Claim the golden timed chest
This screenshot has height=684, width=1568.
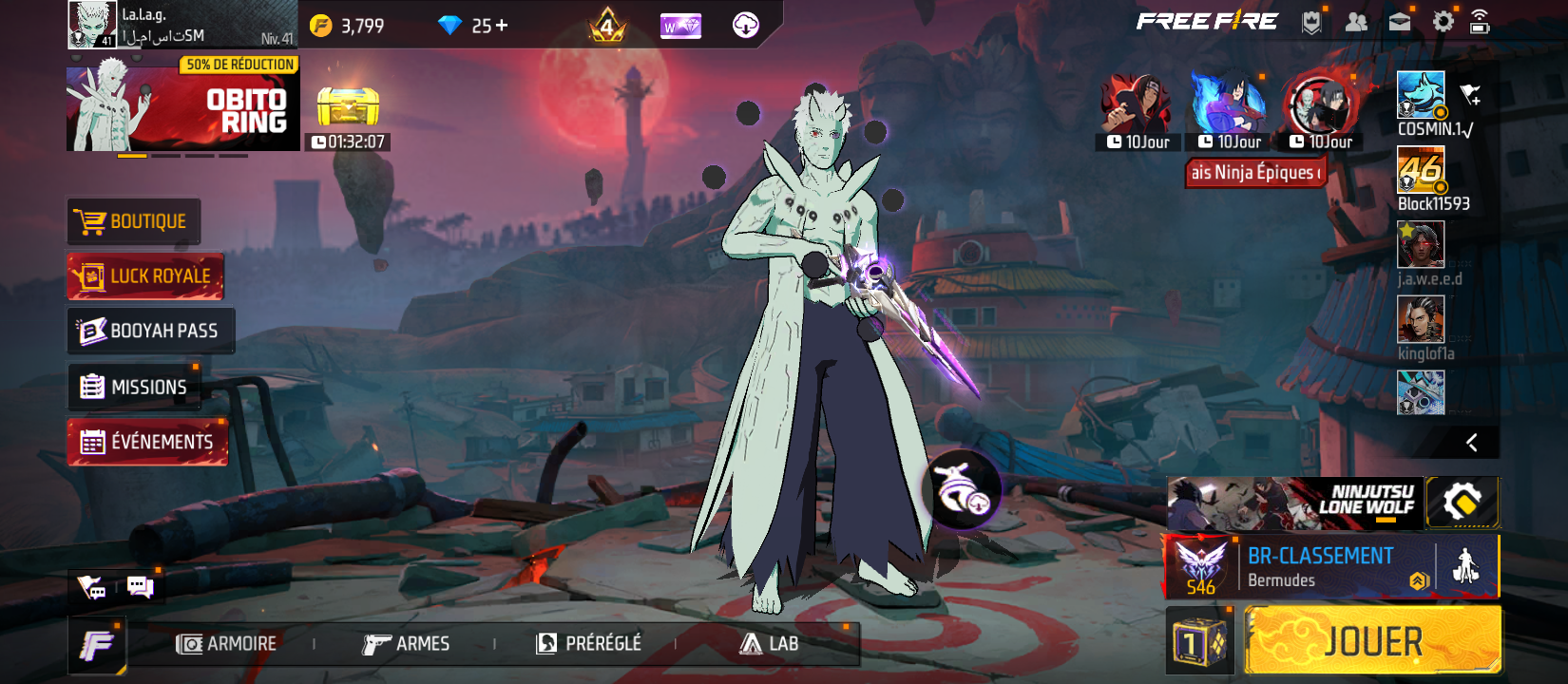pos(348,107)
